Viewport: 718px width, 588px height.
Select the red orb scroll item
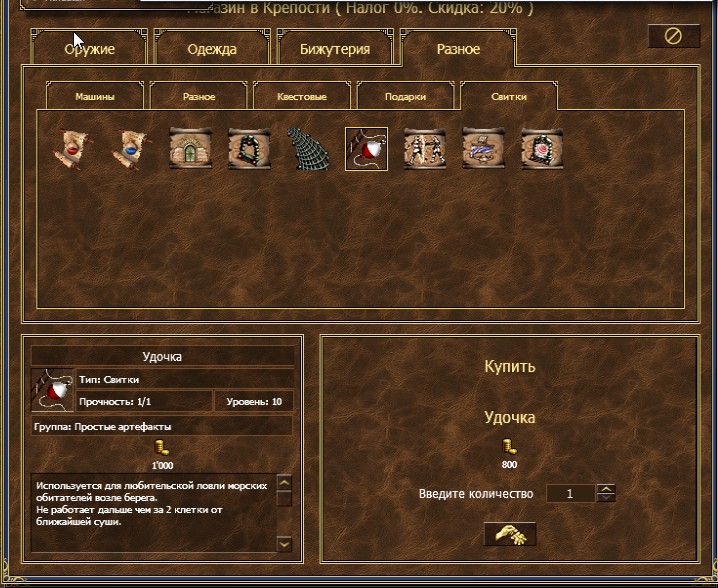pyautogui.click(x=71, y=148)
